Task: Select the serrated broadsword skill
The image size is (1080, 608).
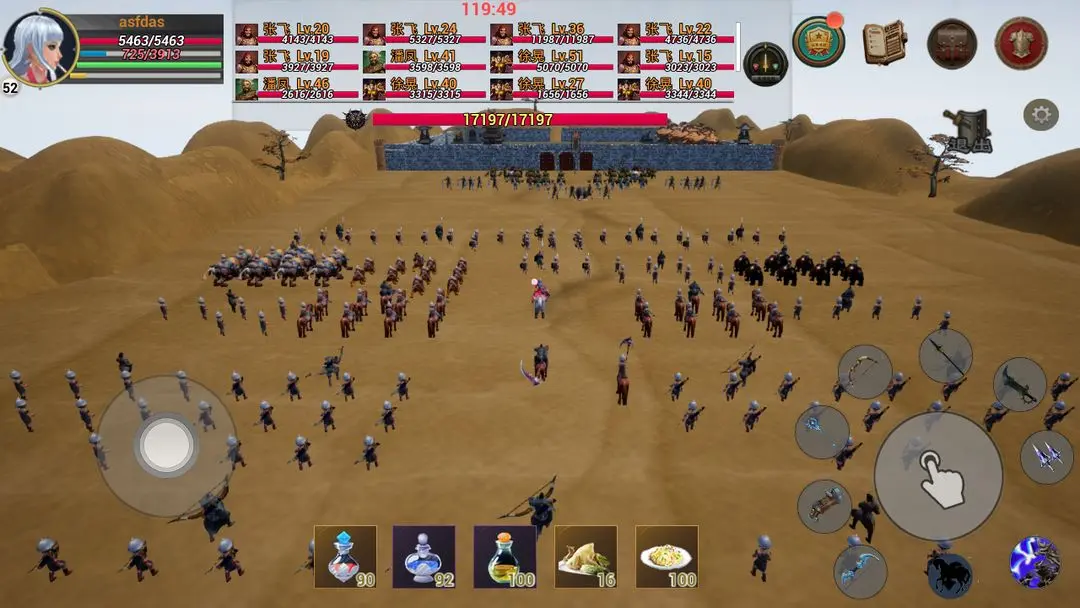Action: [x=1019, y=385]
